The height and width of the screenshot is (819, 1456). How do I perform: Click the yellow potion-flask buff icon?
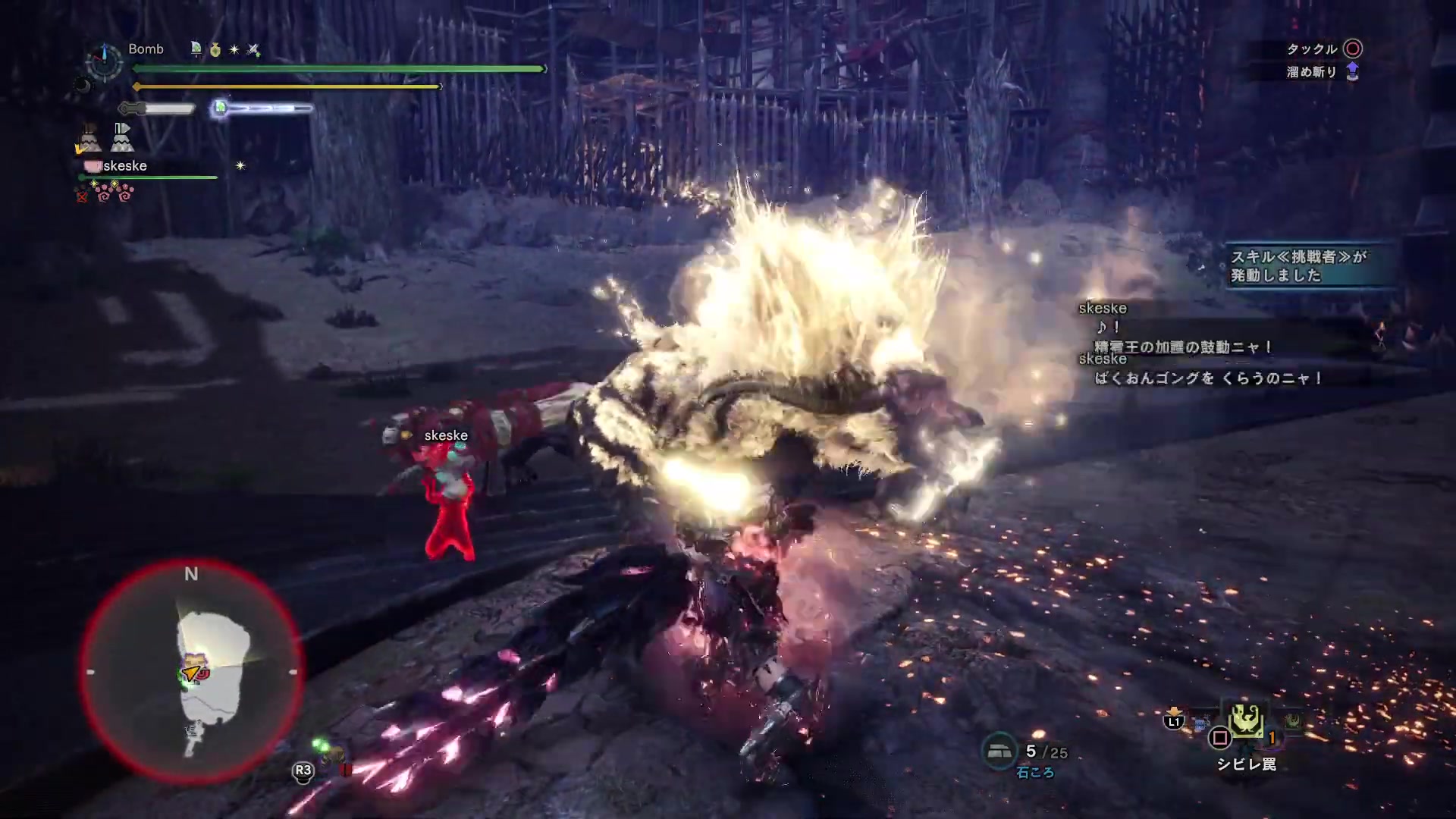pyautogui.click(x=215, y=50)
